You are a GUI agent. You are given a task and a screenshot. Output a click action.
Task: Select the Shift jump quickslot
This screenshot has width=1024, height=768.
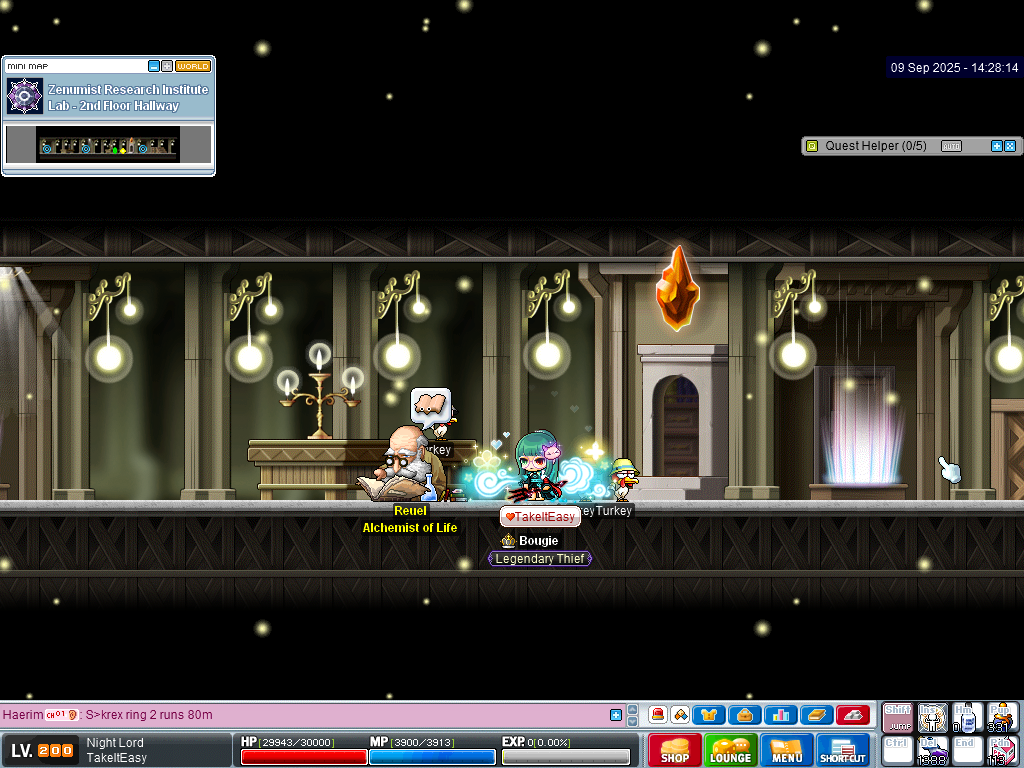897,717
